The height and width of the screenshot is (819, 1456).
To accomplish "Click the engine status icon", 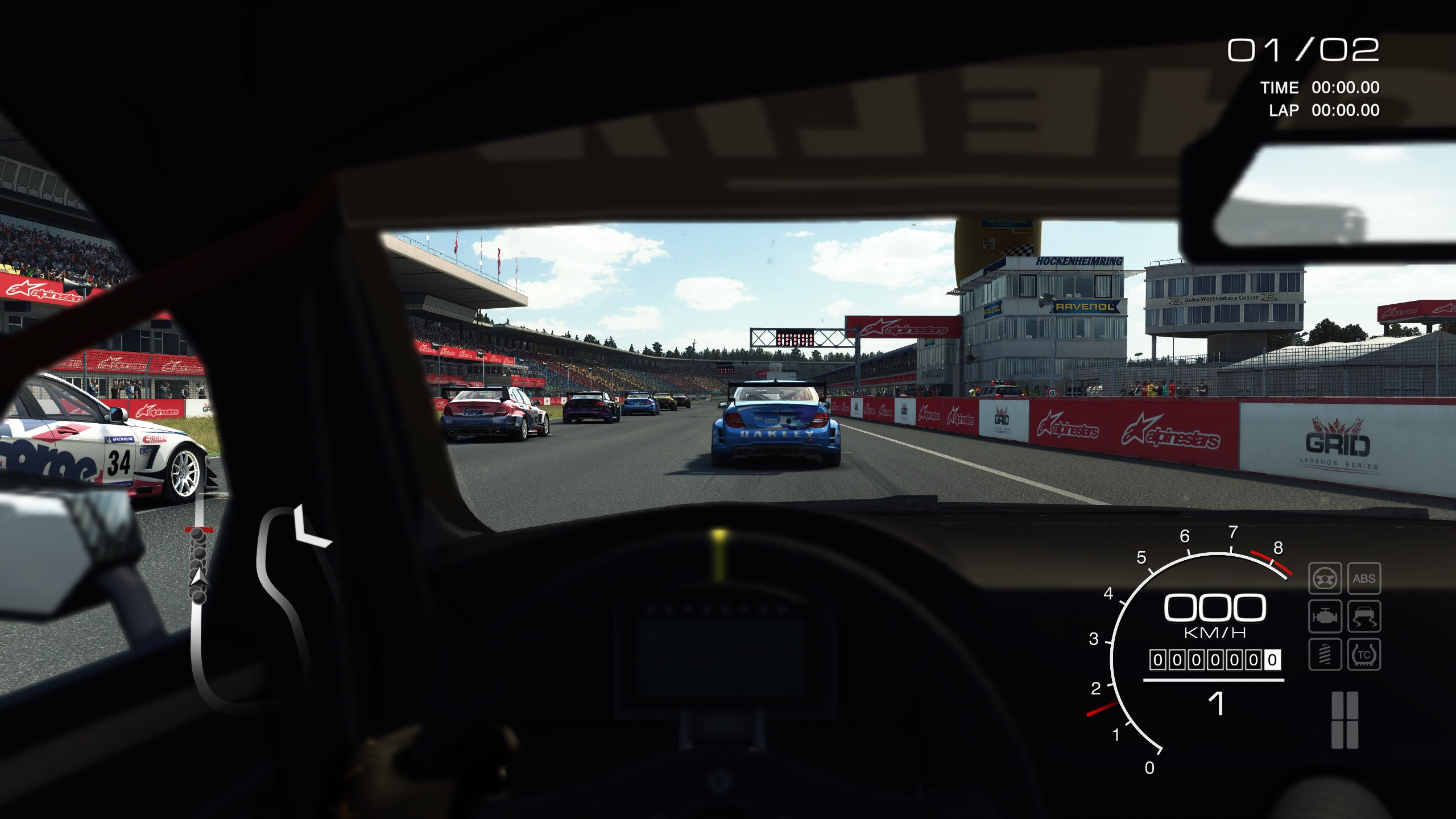I will tap(1325, 617).
